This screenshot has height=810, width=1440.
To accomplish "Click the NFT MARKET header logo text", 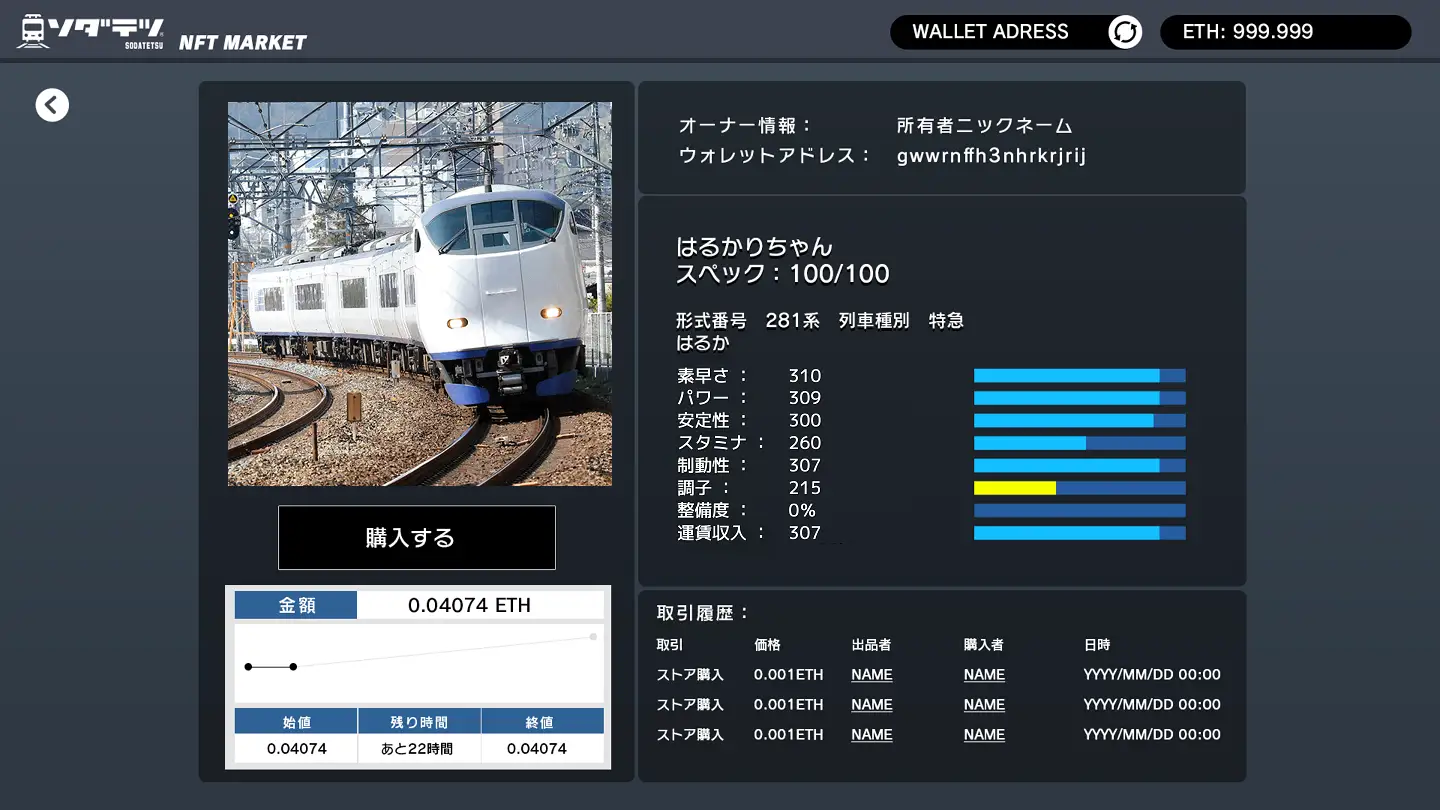I will 242,41.
